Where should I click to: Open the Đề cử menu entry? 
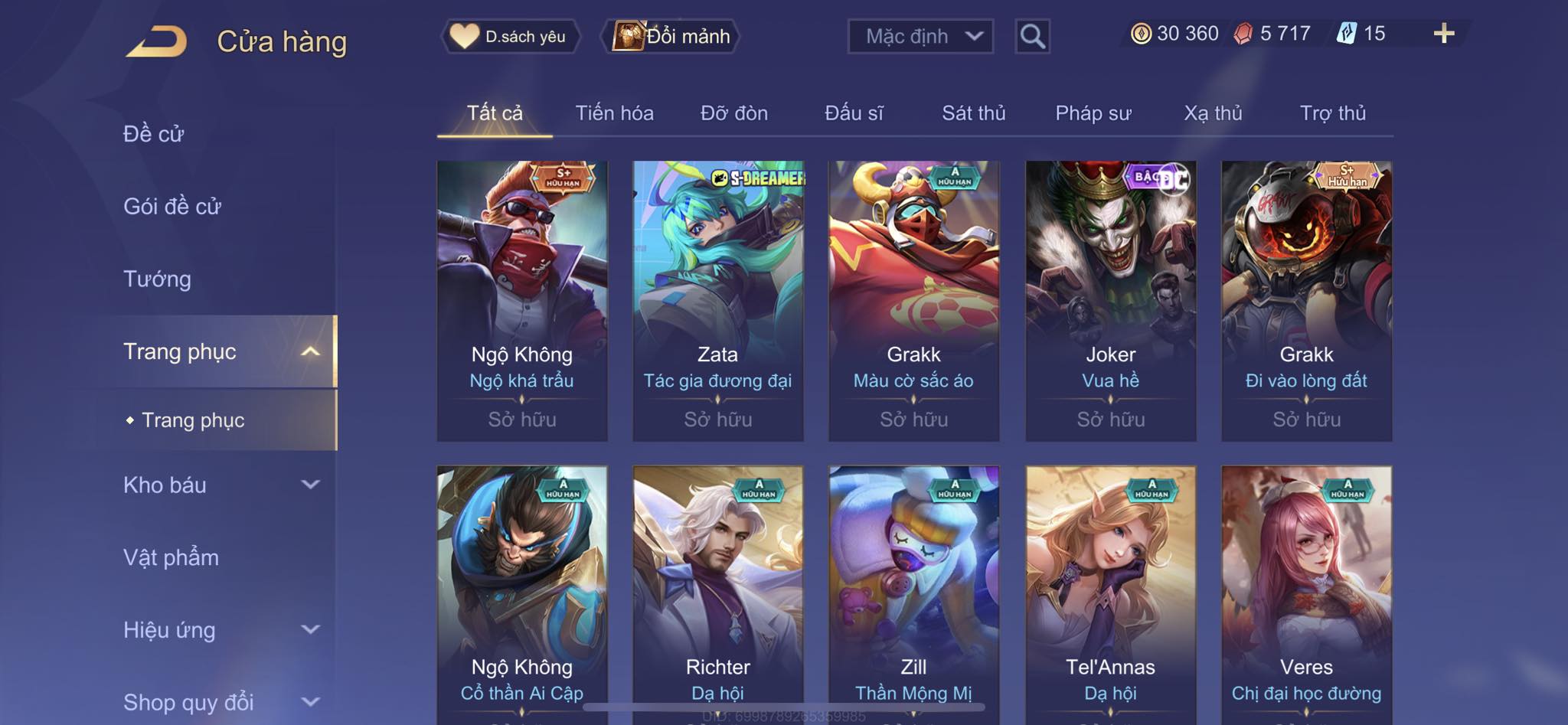click(x=154, y=134)
